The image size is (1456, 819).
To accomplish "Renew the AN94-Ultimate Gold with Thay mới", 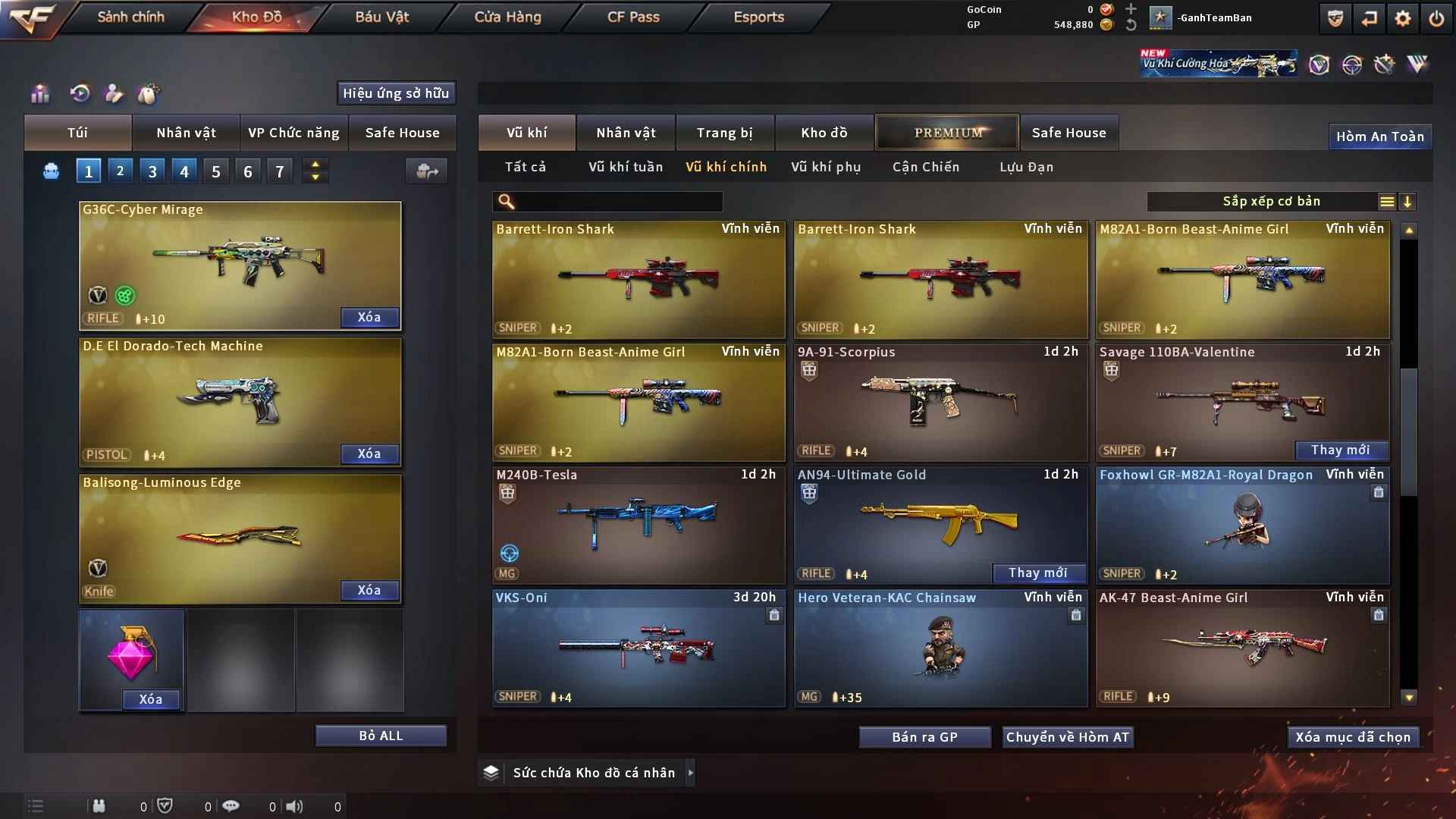I will pyautogui.click(x=1037, y=573).
